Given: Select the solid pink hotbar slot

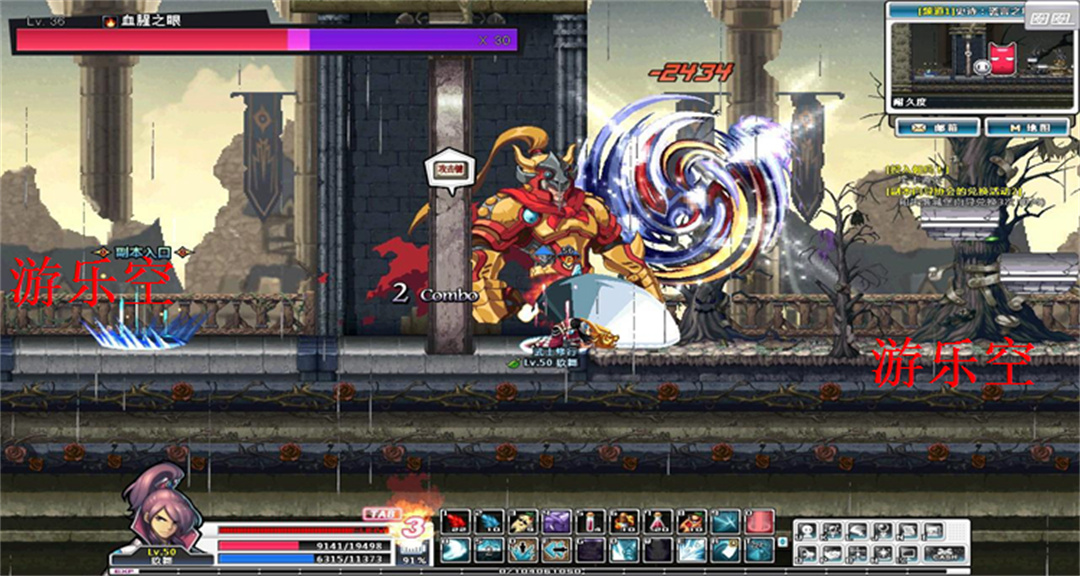Looking at the screenshot, I should (759, 521).
